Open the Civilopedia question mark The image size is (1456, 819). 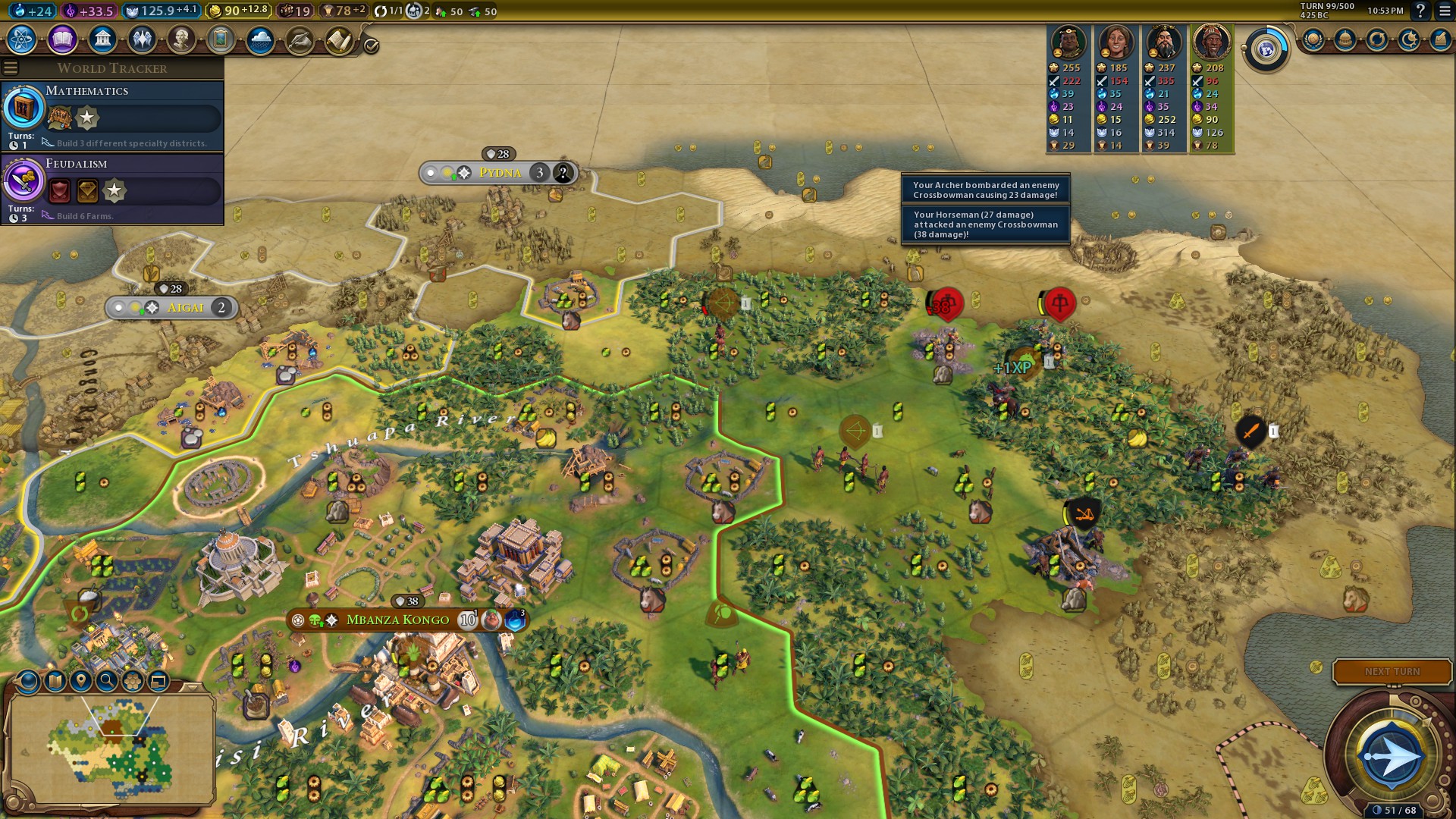tap(1420, 11)
